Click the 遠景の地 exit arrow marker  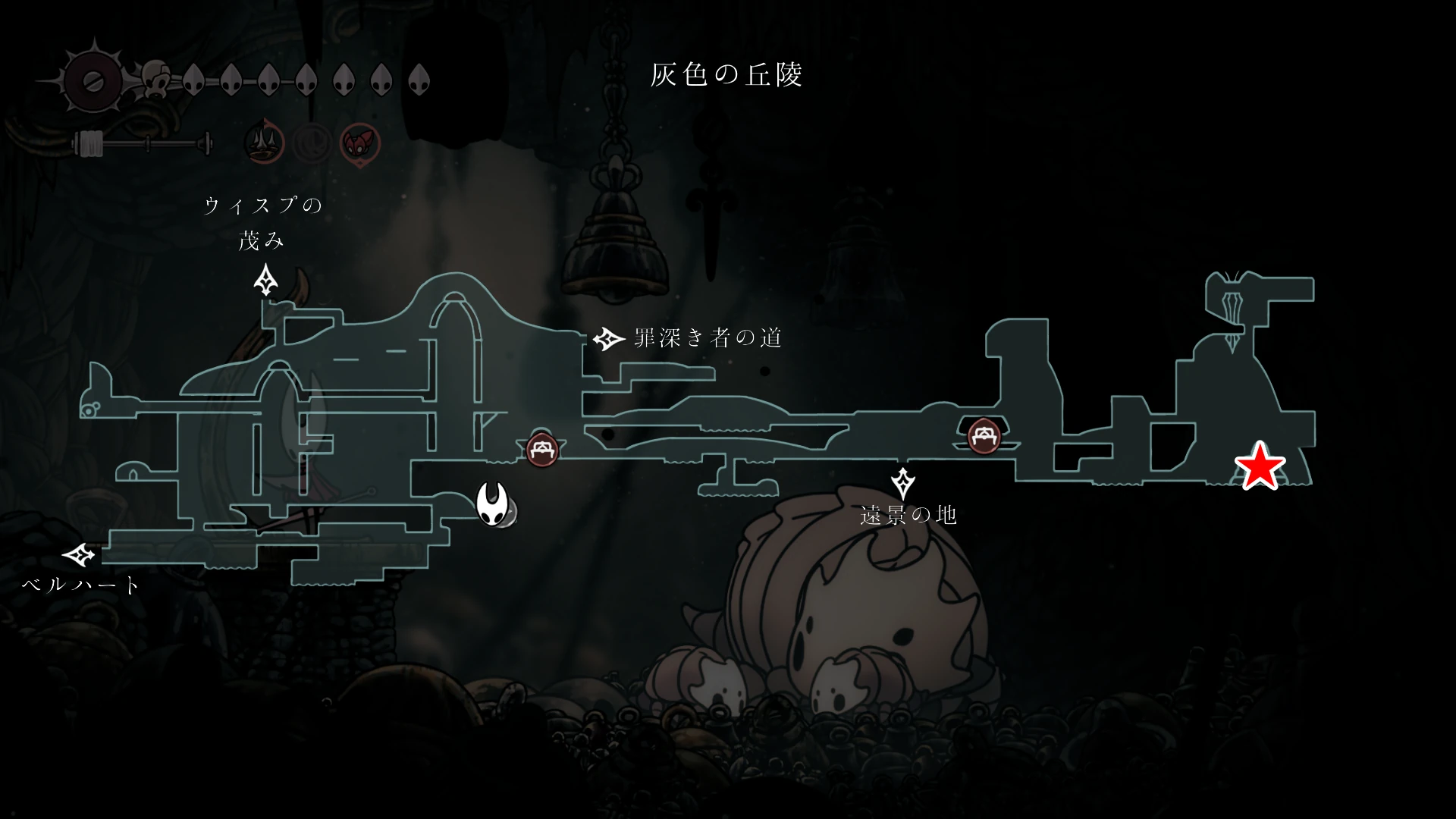(x=902, y=483)
